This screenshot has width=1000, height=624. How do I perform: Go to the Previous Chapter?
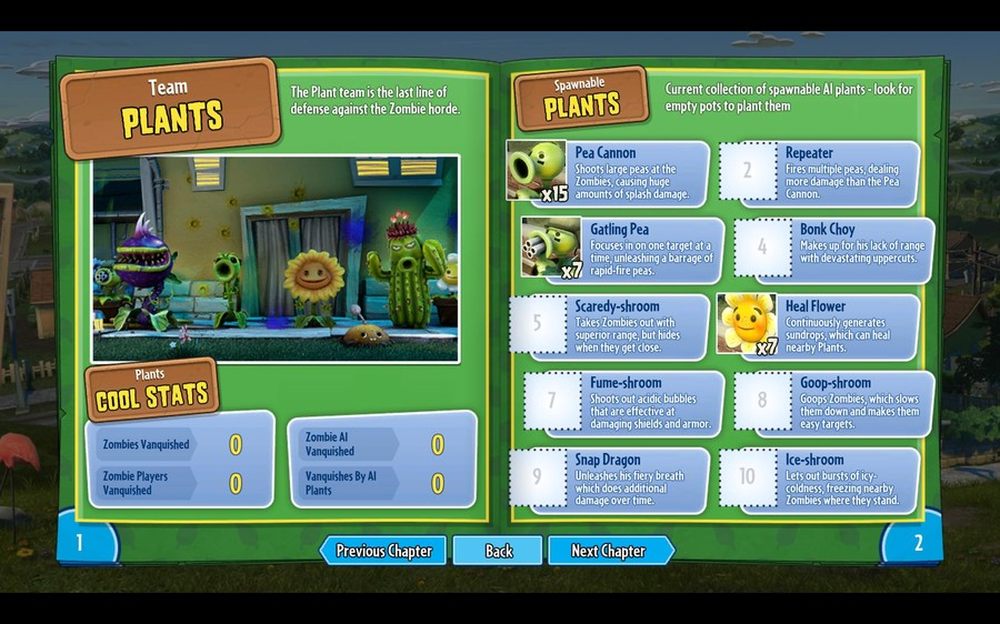(383, 551)
